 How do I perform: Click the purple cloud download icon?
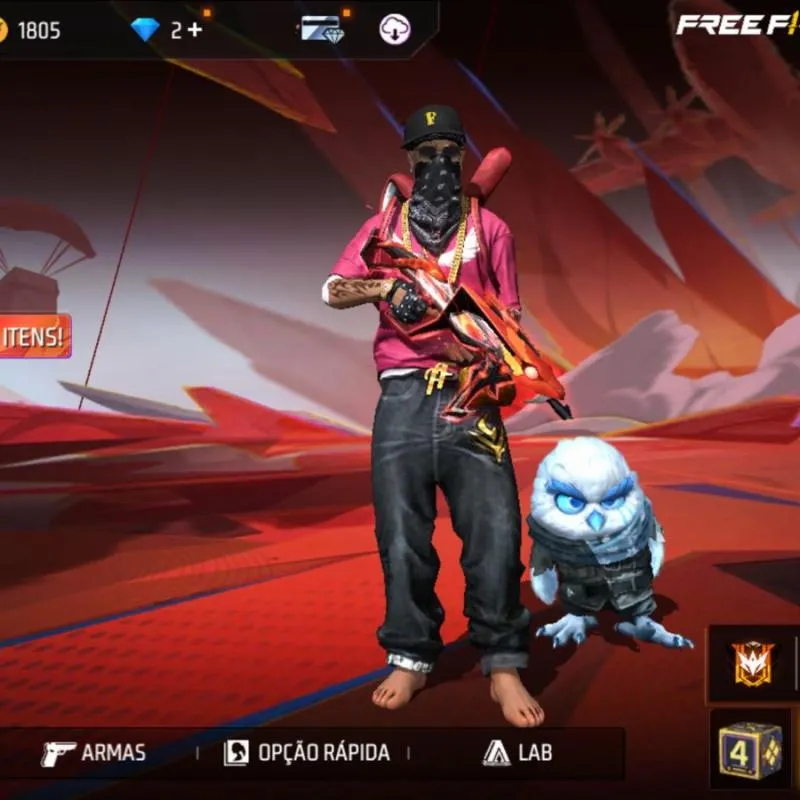[395, 29]
